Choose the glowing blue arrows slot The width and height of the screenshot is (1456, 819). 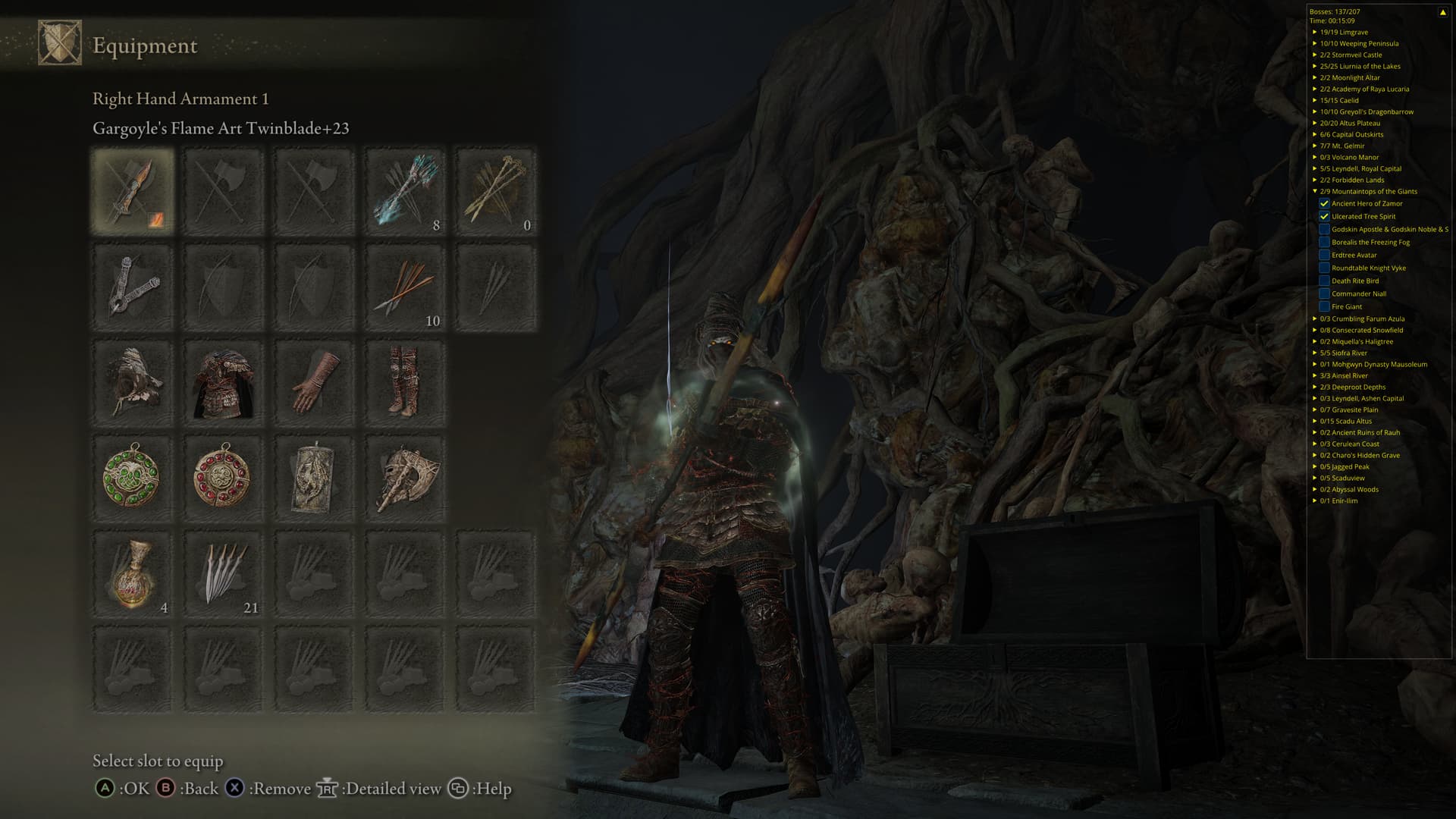405,190
